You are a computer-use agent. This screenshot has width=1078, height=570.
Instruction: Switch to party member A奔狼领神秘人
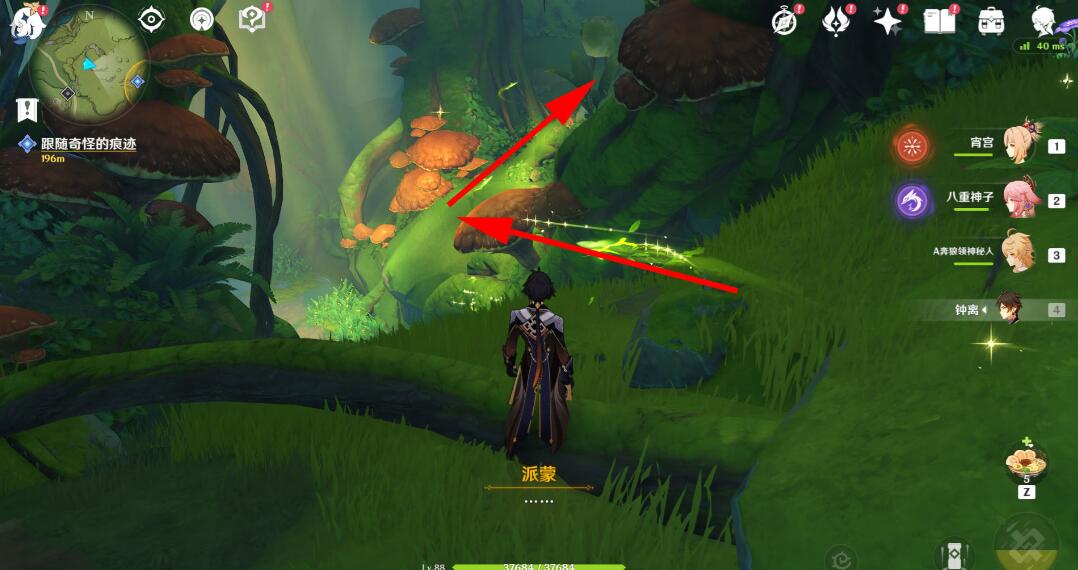[x=1020, y=253]
